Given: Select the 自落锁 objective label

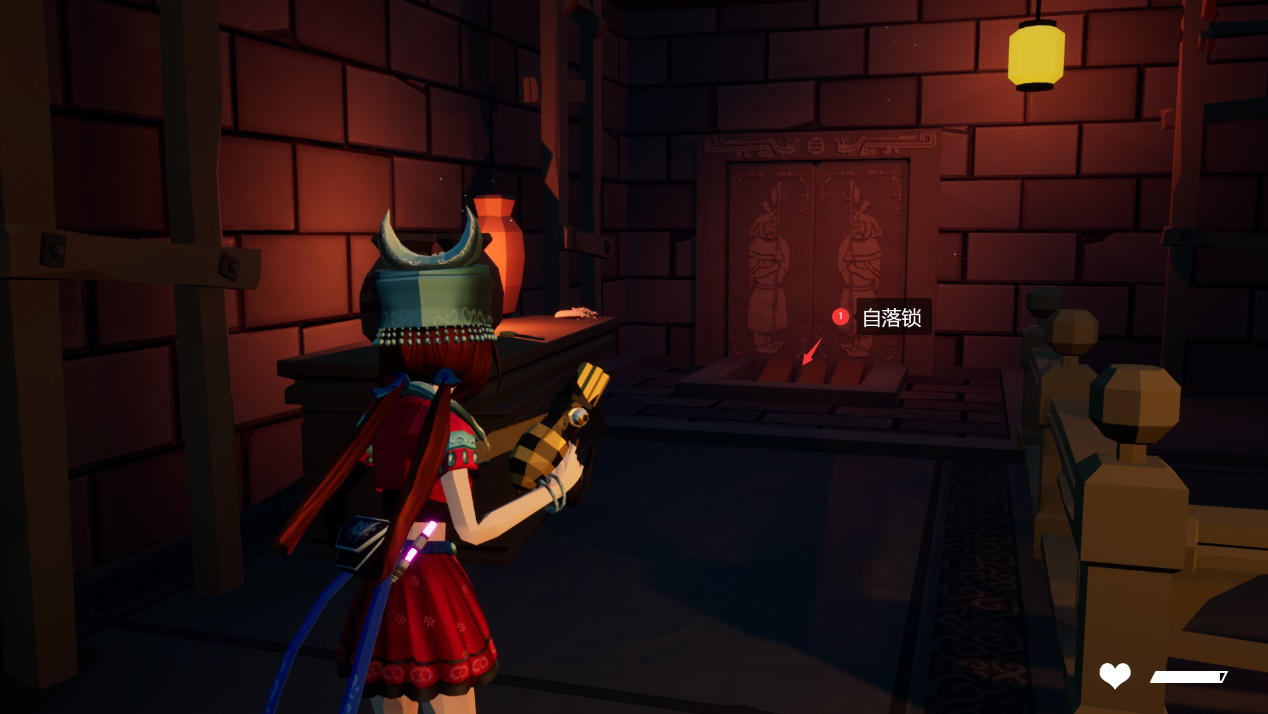Looking at the screenshot, I should [x=892, y=318].
